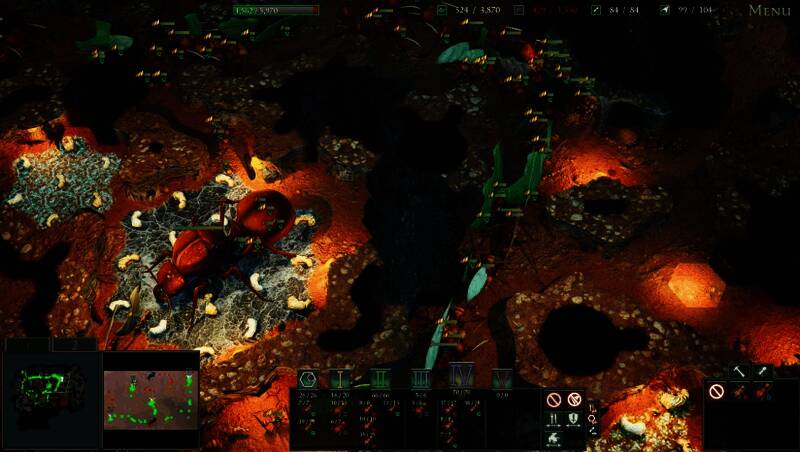This screenshot has width=800, height=452.
Task: Select pheromone group I tab
Action: (342, 378)
